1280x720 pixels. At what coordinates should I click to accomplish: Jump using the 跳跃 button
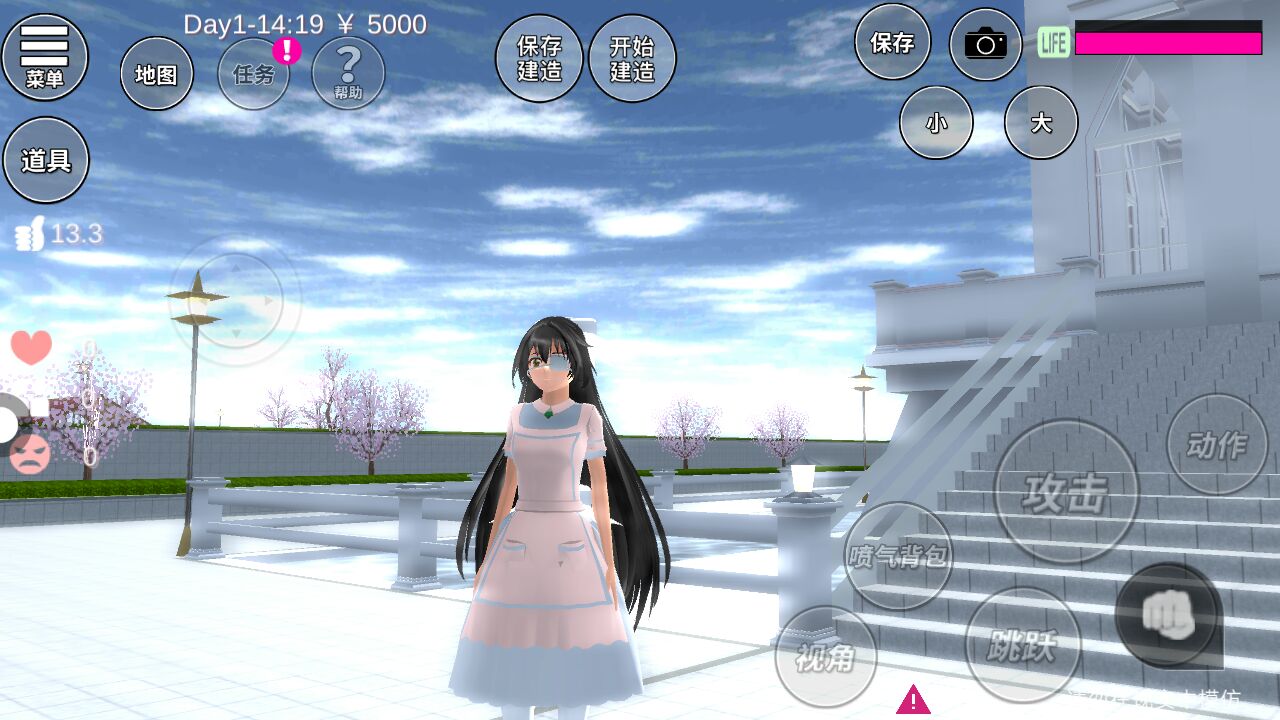click(1022, 645)
